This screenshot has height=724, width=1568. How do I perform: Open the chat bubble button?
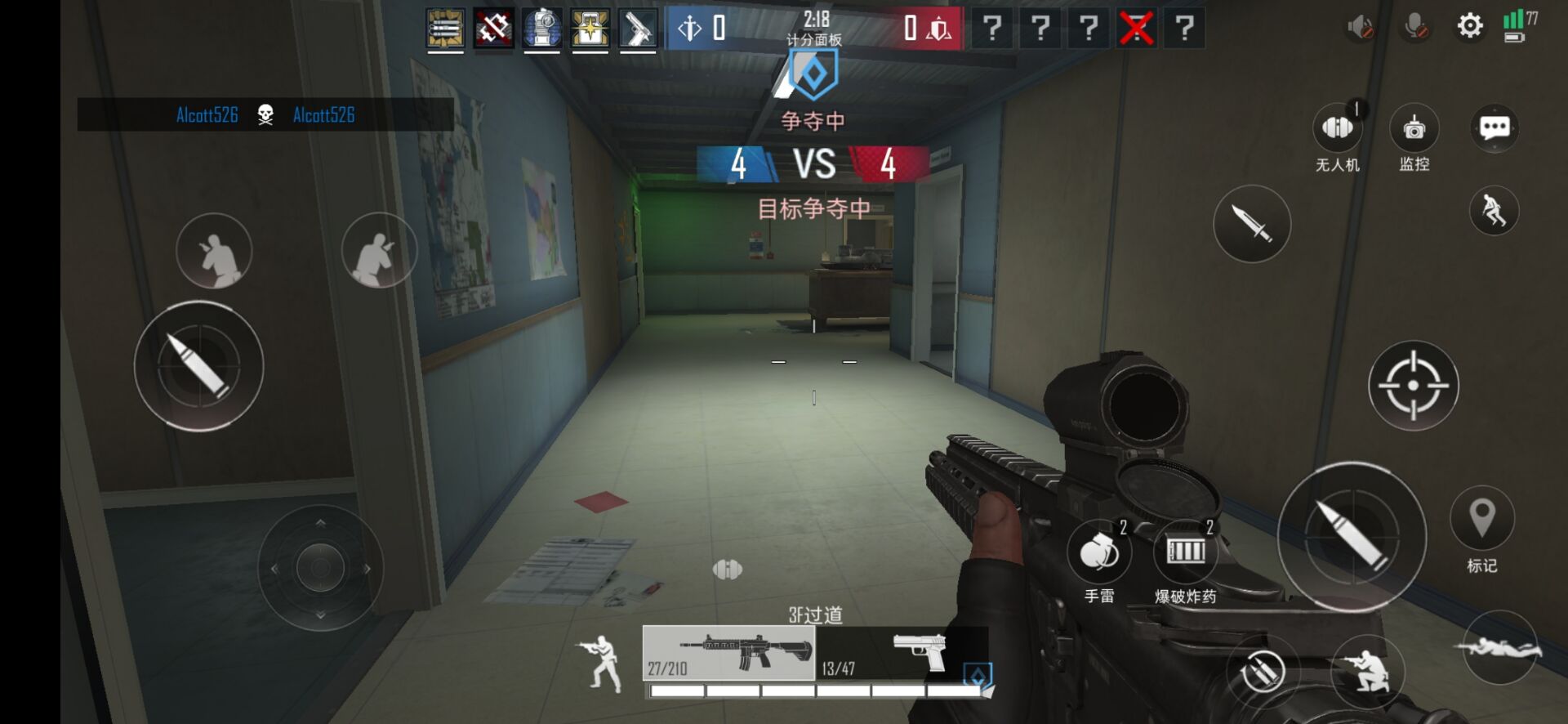click(x=1494, y=128)
